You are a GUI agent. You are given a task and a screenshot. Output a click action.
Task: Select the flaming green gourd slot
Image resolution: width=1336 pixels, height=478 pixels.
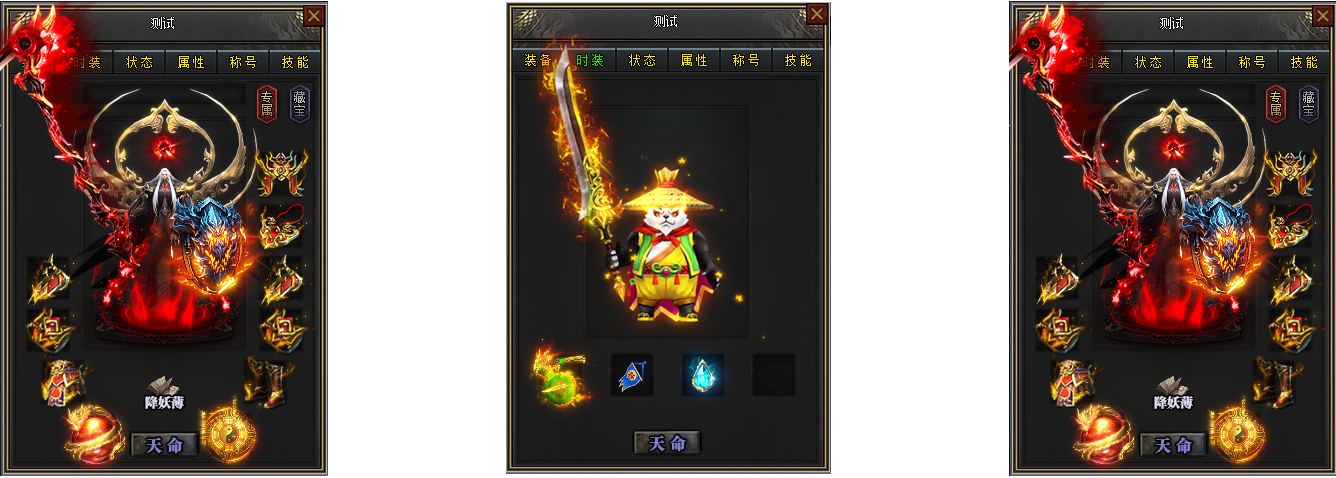558,376
